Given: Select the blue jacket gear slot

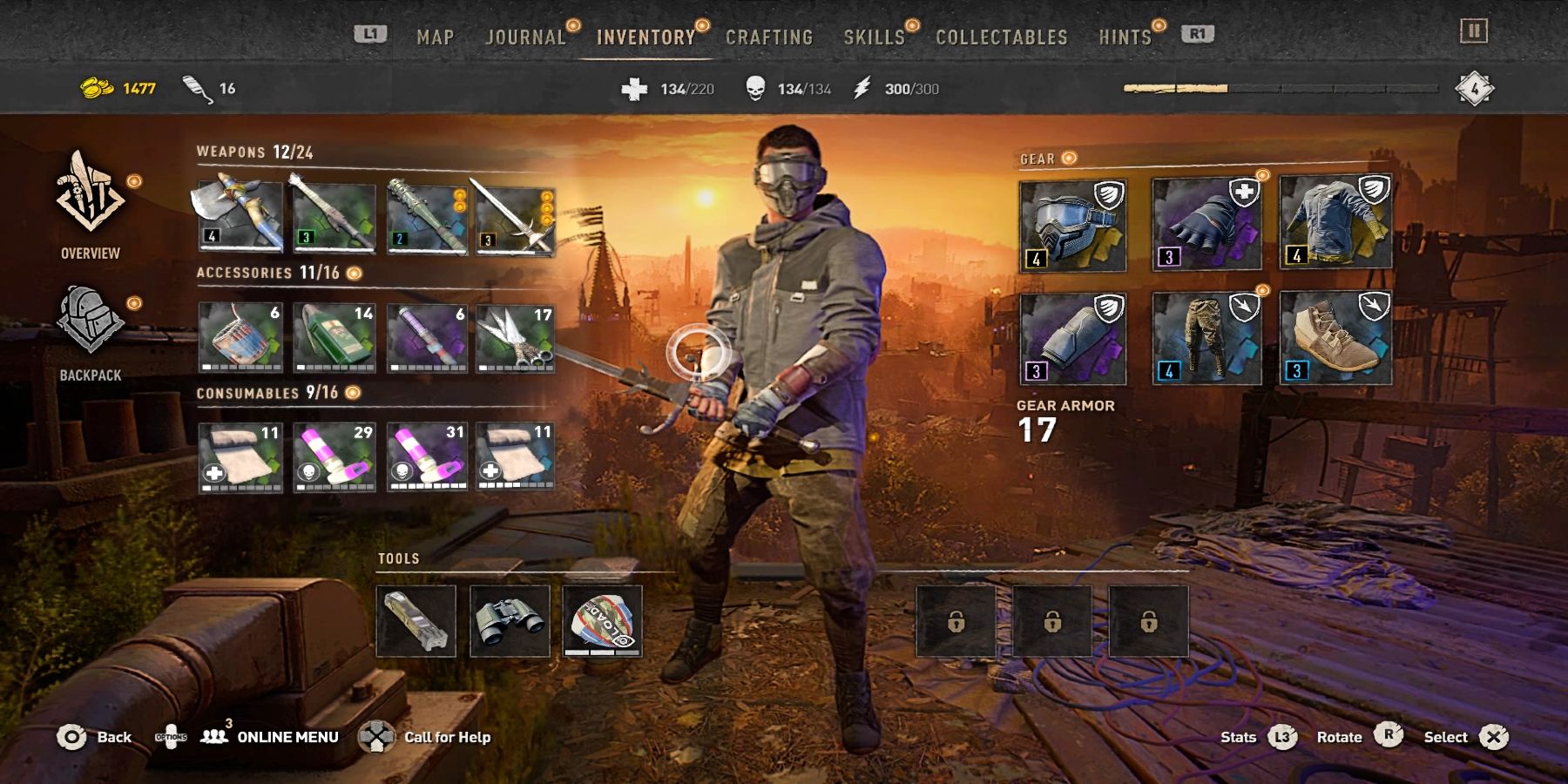Looking at the screenshot, I should (1335, 222).
